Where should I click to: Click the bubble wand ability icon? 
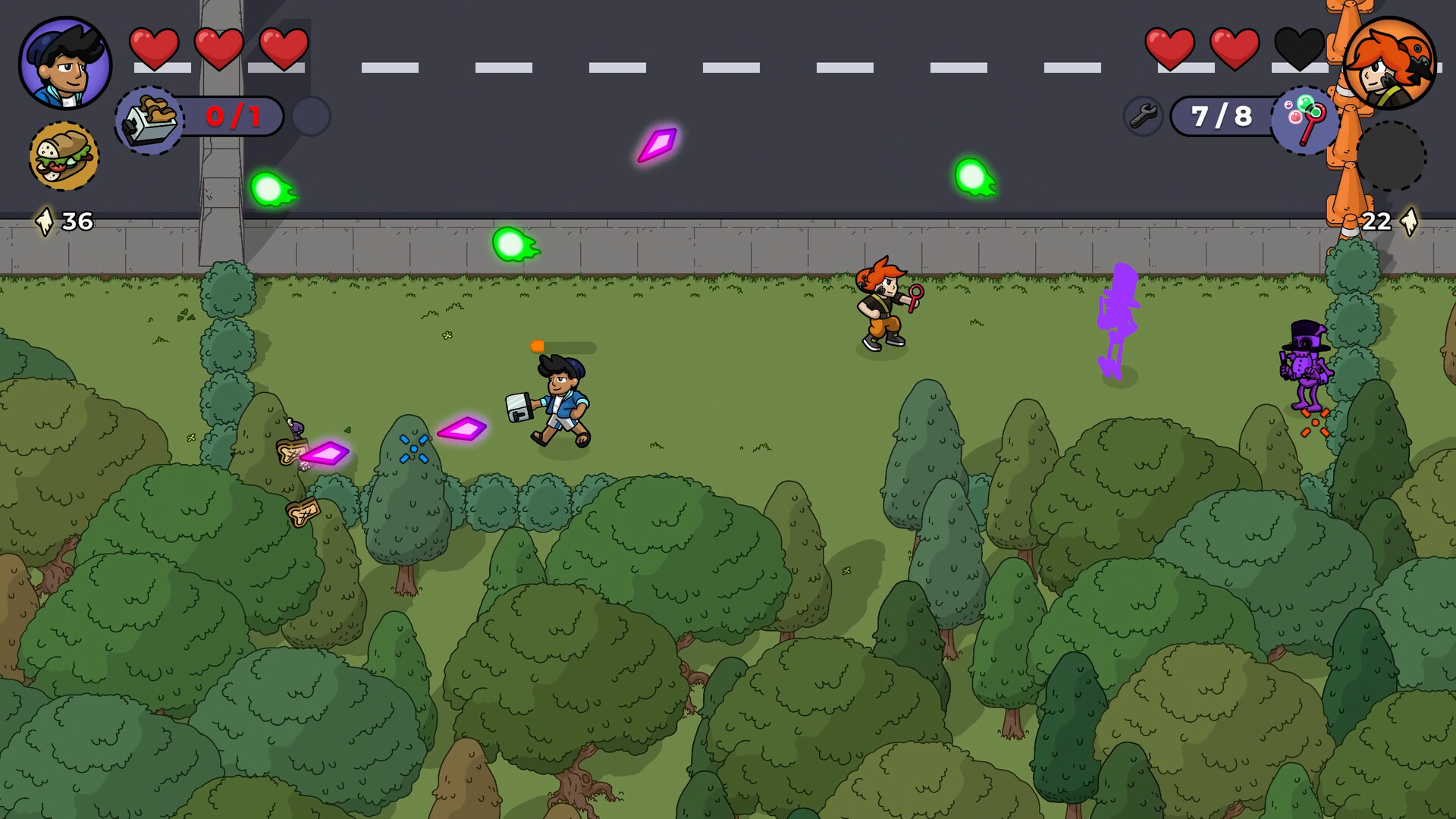pyautogui.click(x=1306, y=120)
